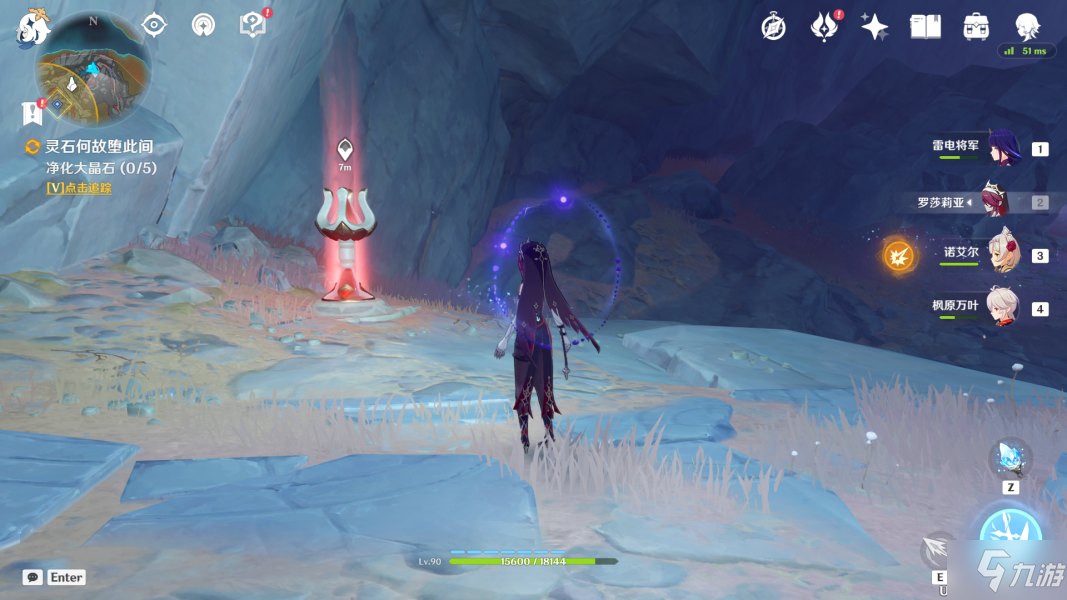1067x600 pixels.
Task: Open the map from the circular minimap
Action: (93, 70)
